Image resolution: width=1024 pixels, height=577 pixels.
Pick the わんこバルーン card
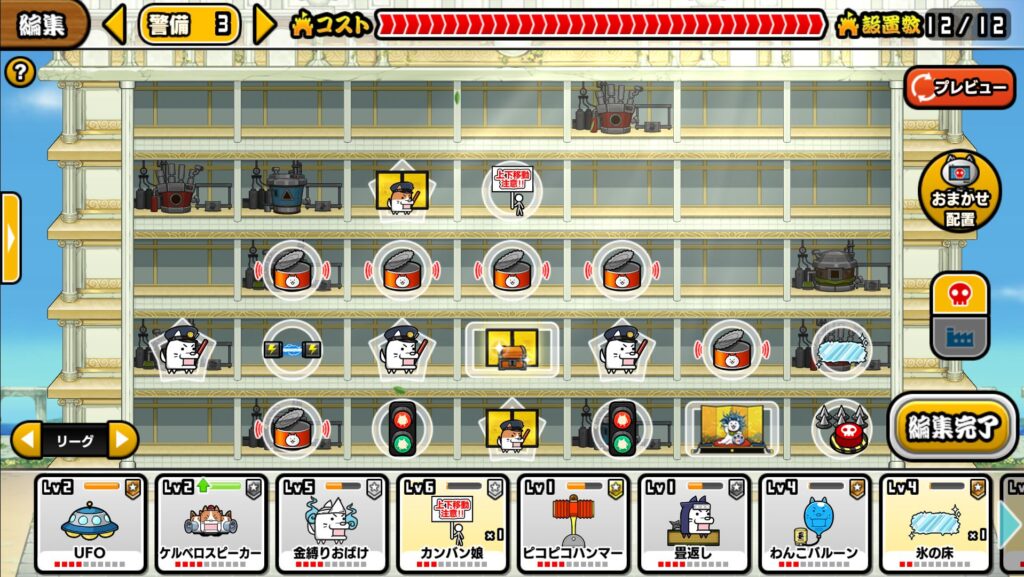(816, 523)
